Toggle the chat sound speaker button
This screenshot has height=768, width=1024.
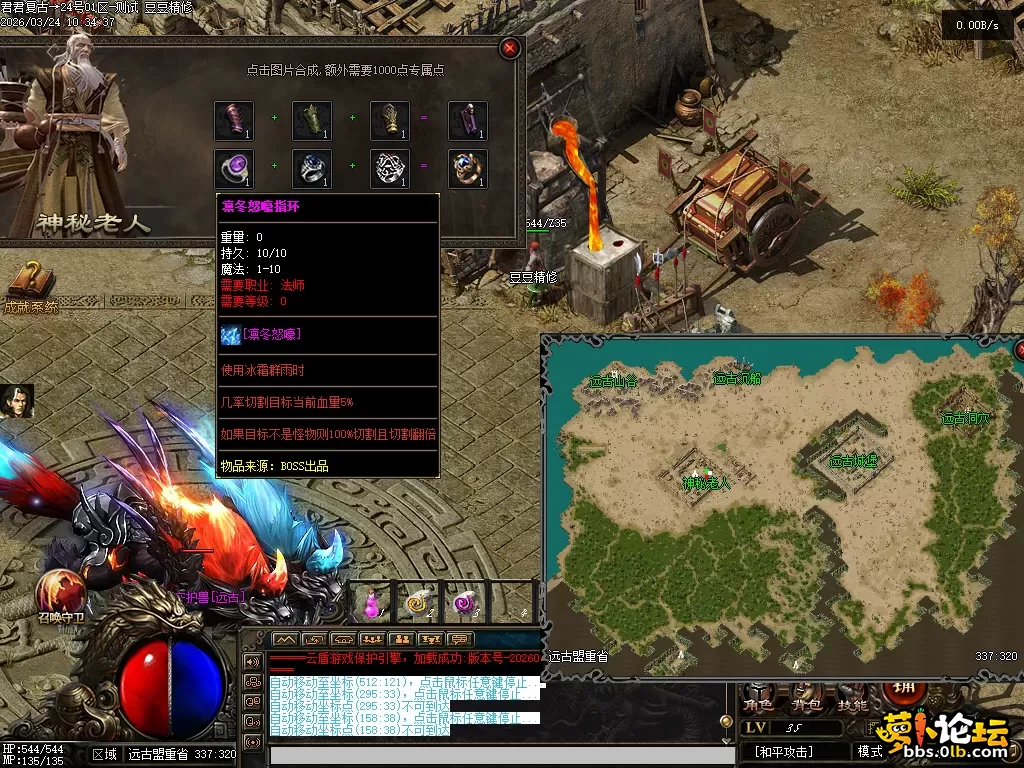[x=252, y=661]
